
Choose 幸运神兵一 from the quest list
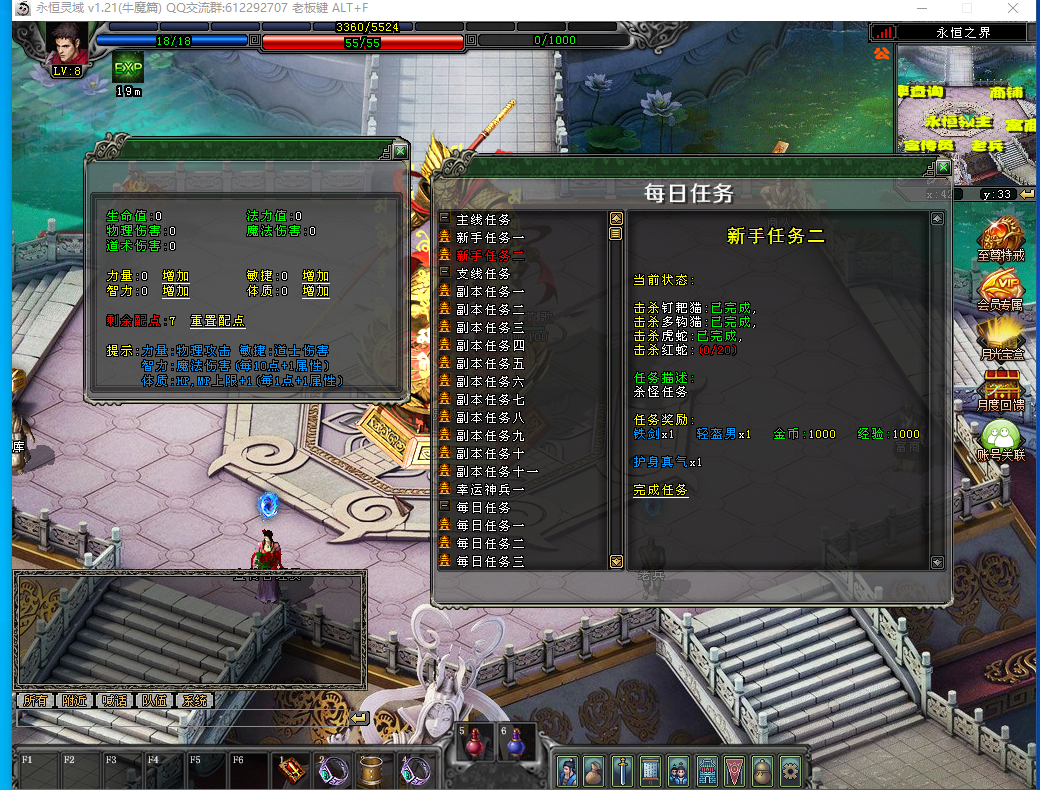coord(490,489)
